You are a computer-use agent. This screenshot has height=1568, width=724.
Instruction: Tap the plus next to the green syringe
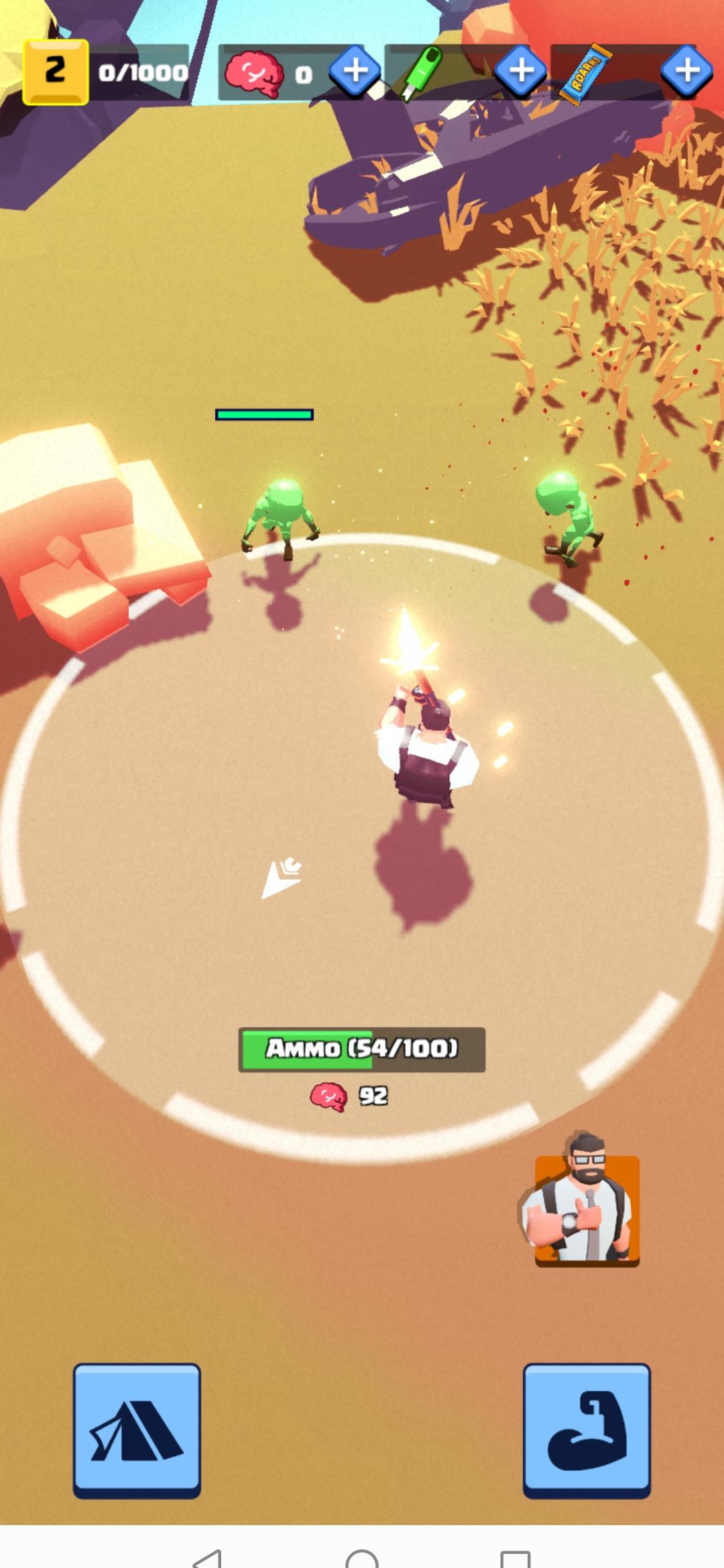point(521,70)
